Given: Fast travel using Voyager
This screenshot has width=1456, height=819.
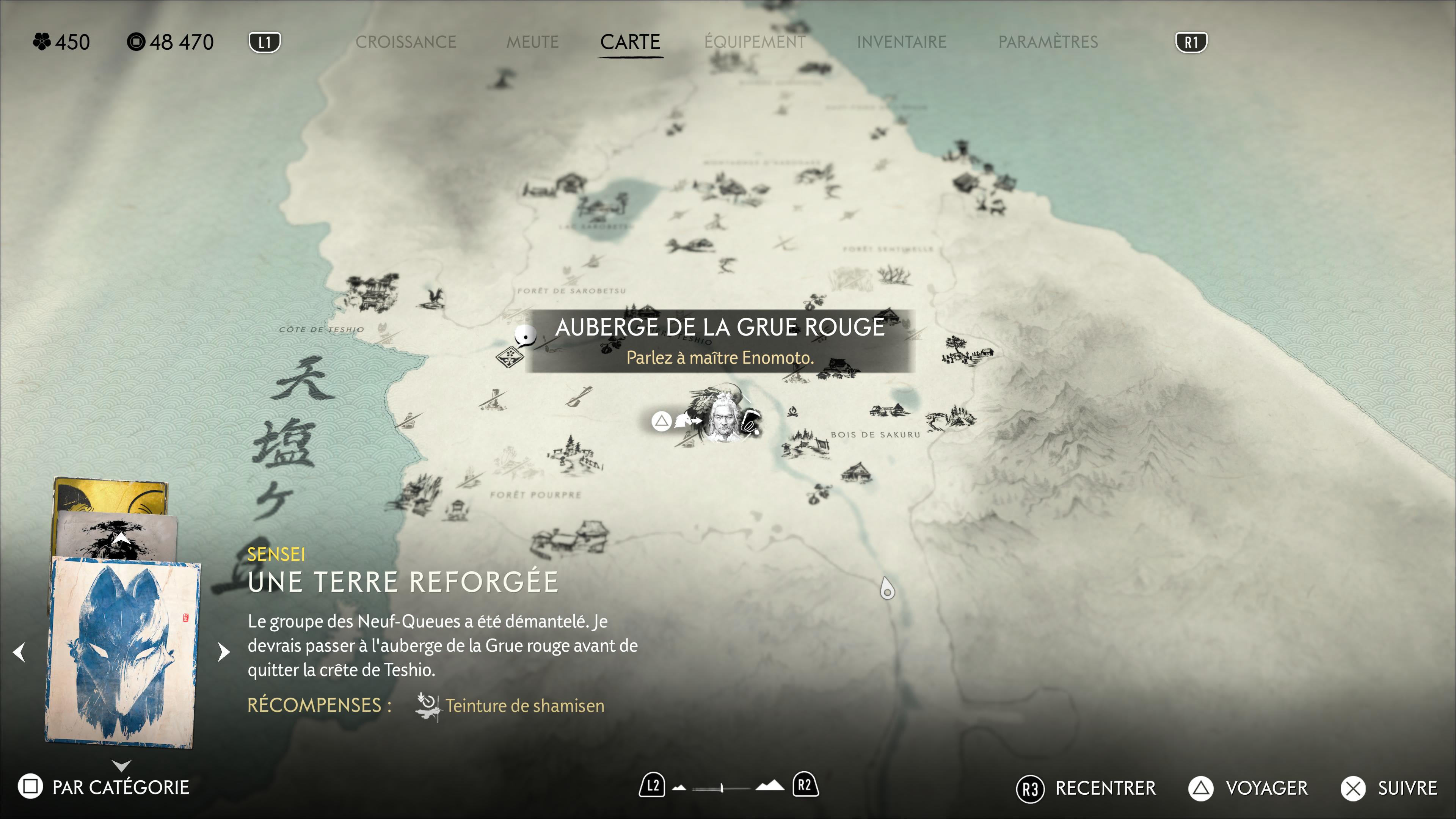Looking at the screenshot, I should click(1248, 788).
